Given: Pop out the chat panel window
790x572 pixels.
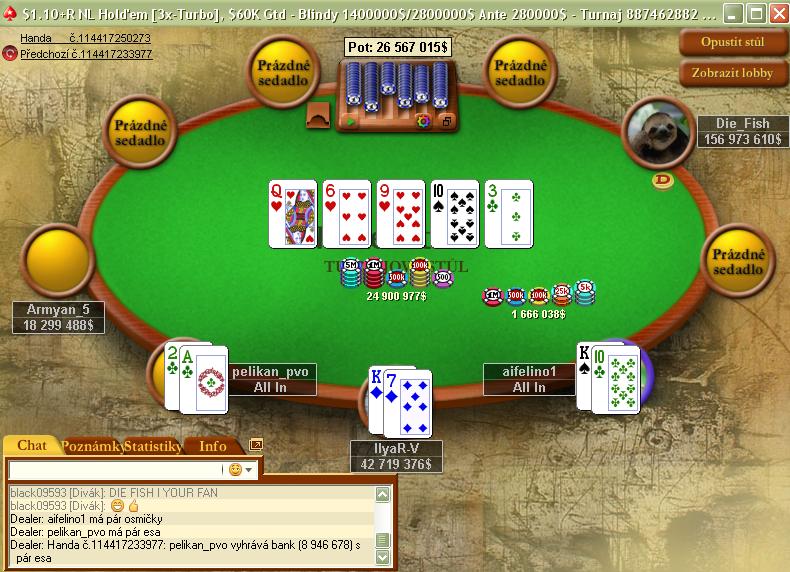Looking at the screenshot, I should tap(256, 445).
